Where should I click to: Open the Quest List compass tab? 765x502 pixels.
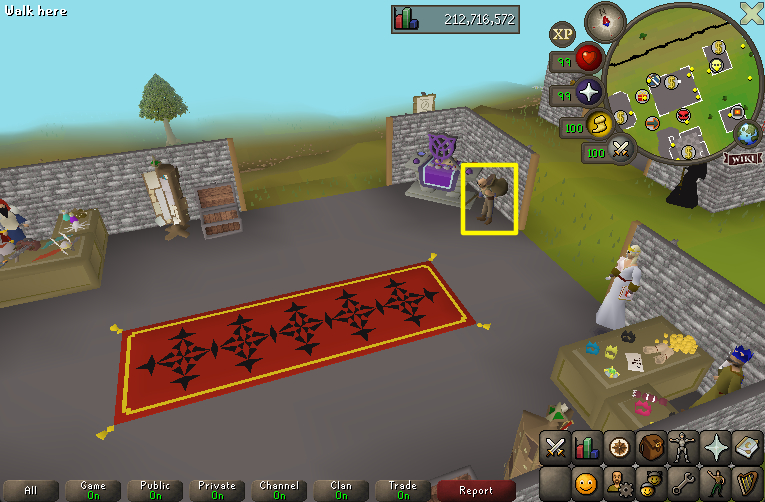(x=619, y=447)
